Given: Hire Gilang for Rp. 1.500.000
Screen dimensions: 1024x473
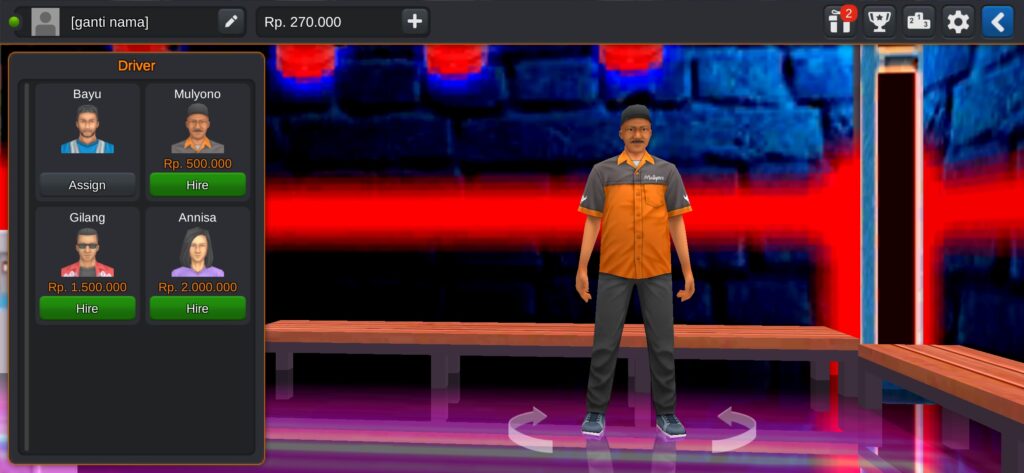Looking at the screenshot, I should coord(87,308).
